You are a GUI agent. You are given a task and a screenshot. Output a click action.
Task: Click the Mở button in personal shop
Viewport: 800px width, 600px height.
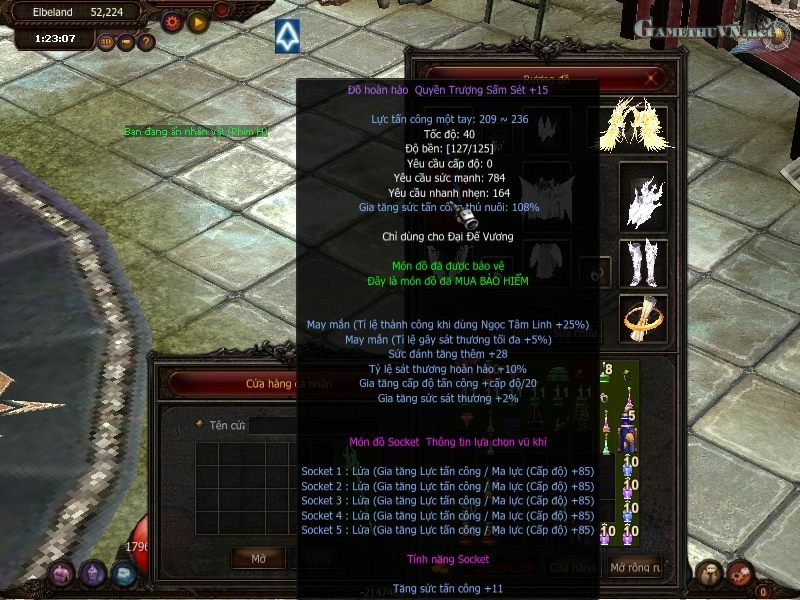pos(259,557)
